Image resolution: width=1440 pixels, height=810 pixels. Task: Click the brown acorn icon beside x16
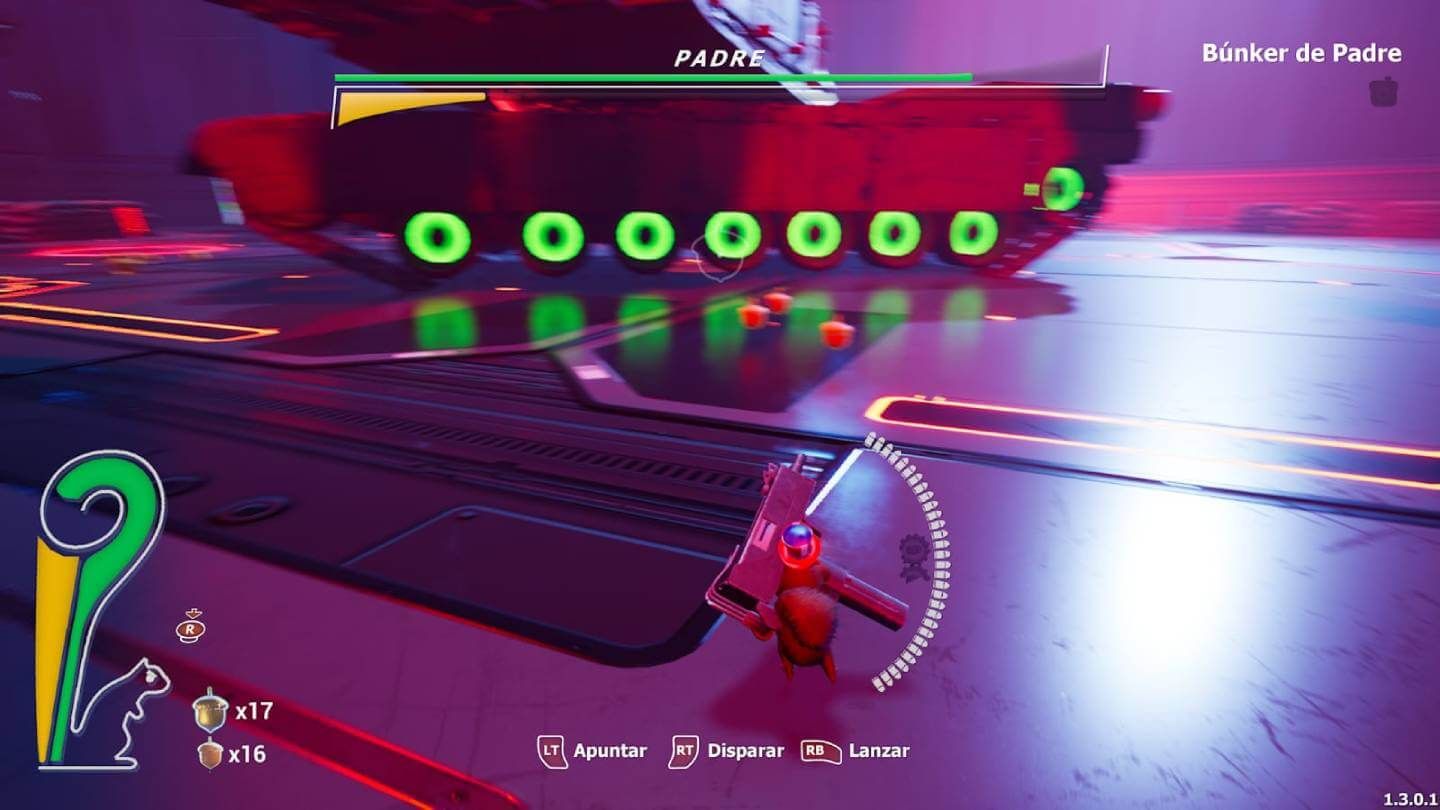pyautogui.click(x=210, y=753)
